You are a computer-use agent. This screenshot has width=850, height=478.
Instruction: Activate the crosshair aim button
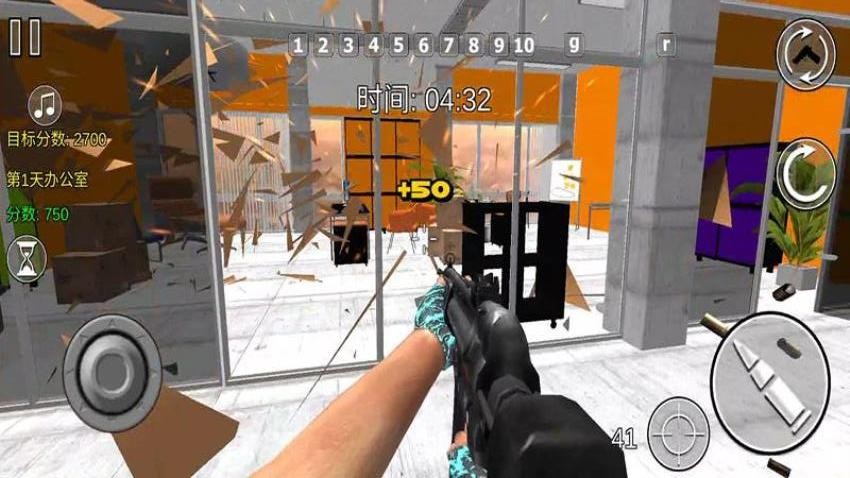(x=678, y=433)
